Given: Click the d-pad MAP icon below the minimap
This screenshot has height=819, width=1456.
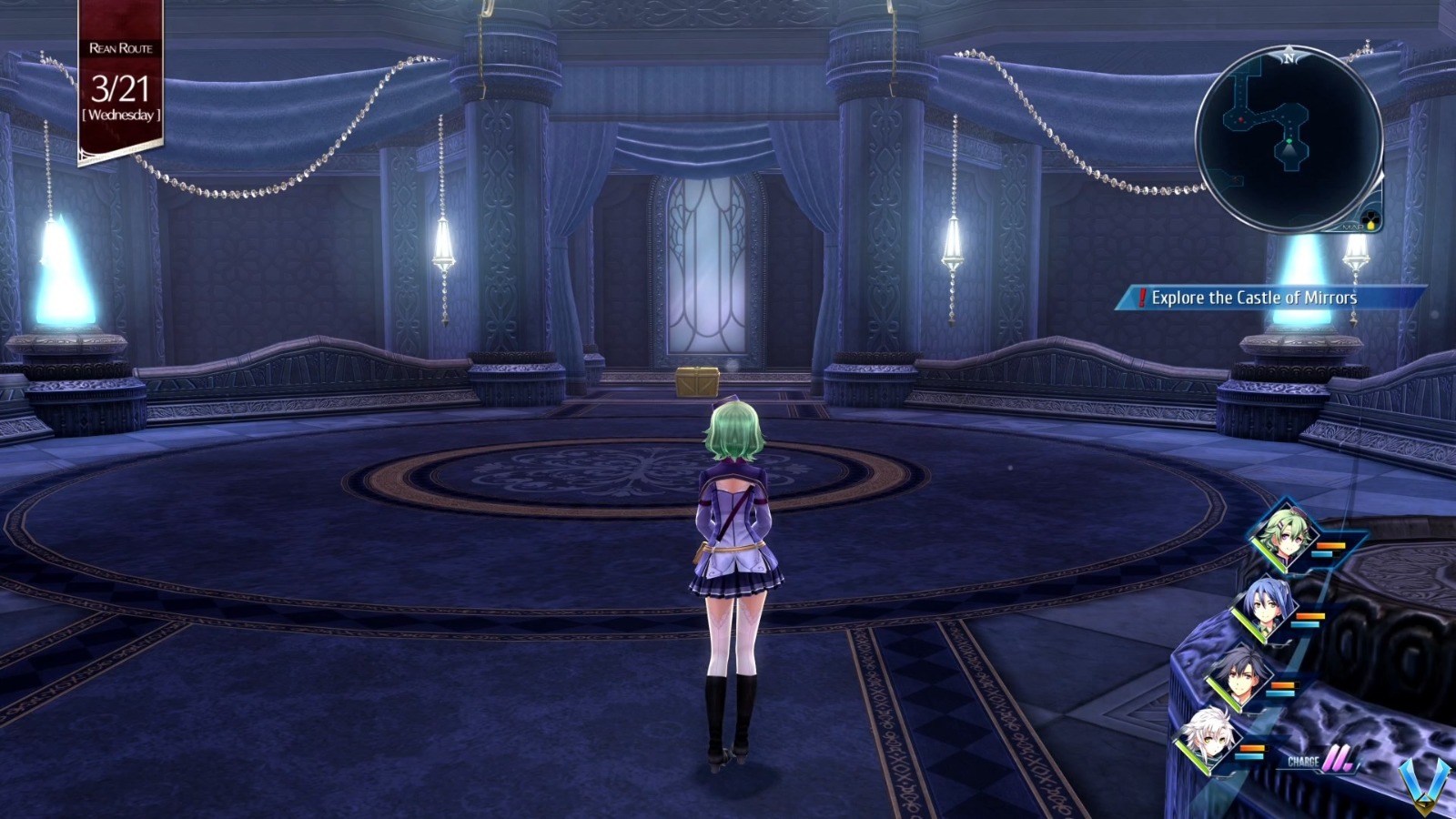Looking at the screenshot, I should (1370, 217).
